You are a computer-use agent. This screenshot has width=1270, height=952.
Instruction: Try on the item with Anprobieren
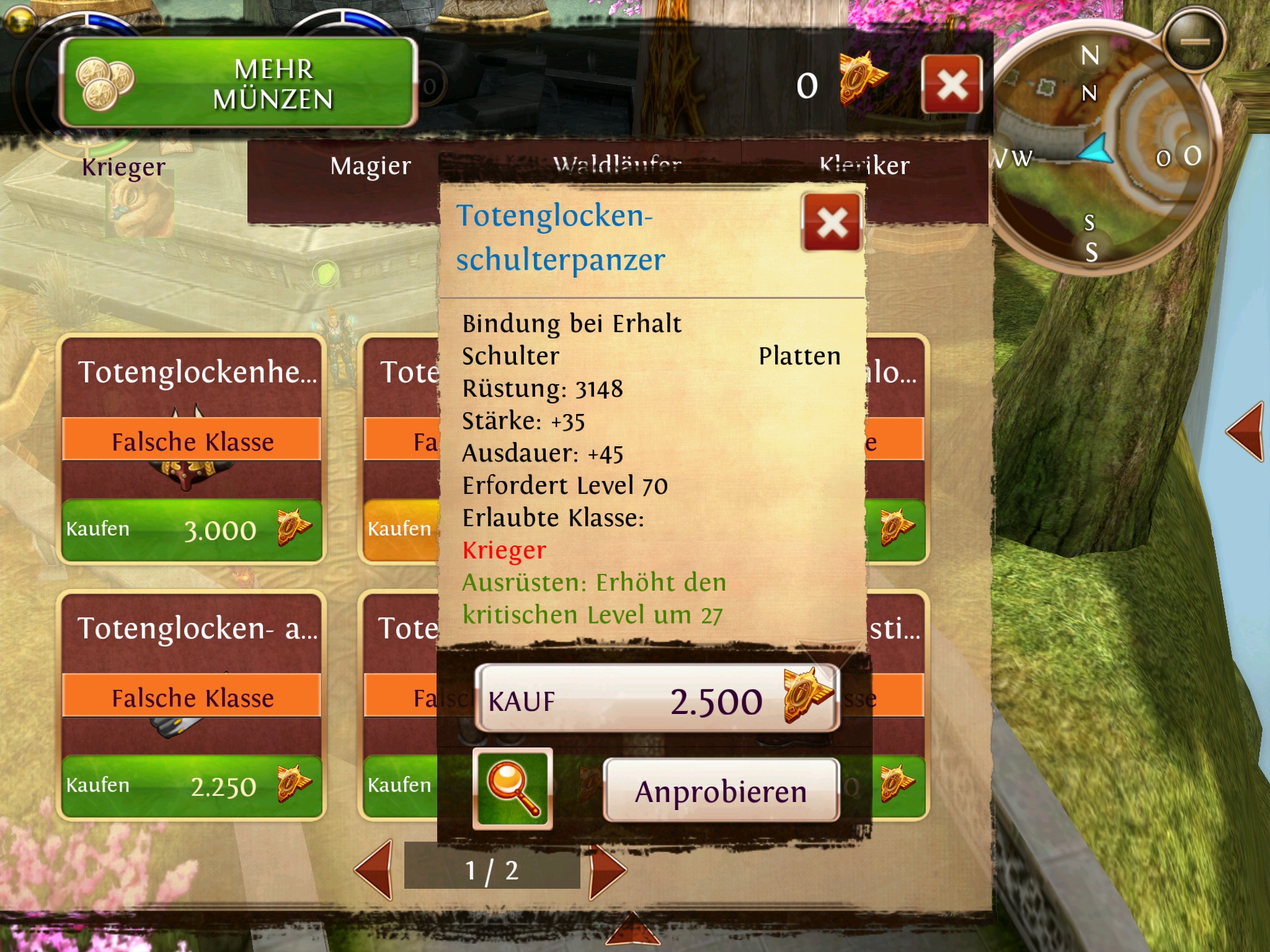(721, 791)
